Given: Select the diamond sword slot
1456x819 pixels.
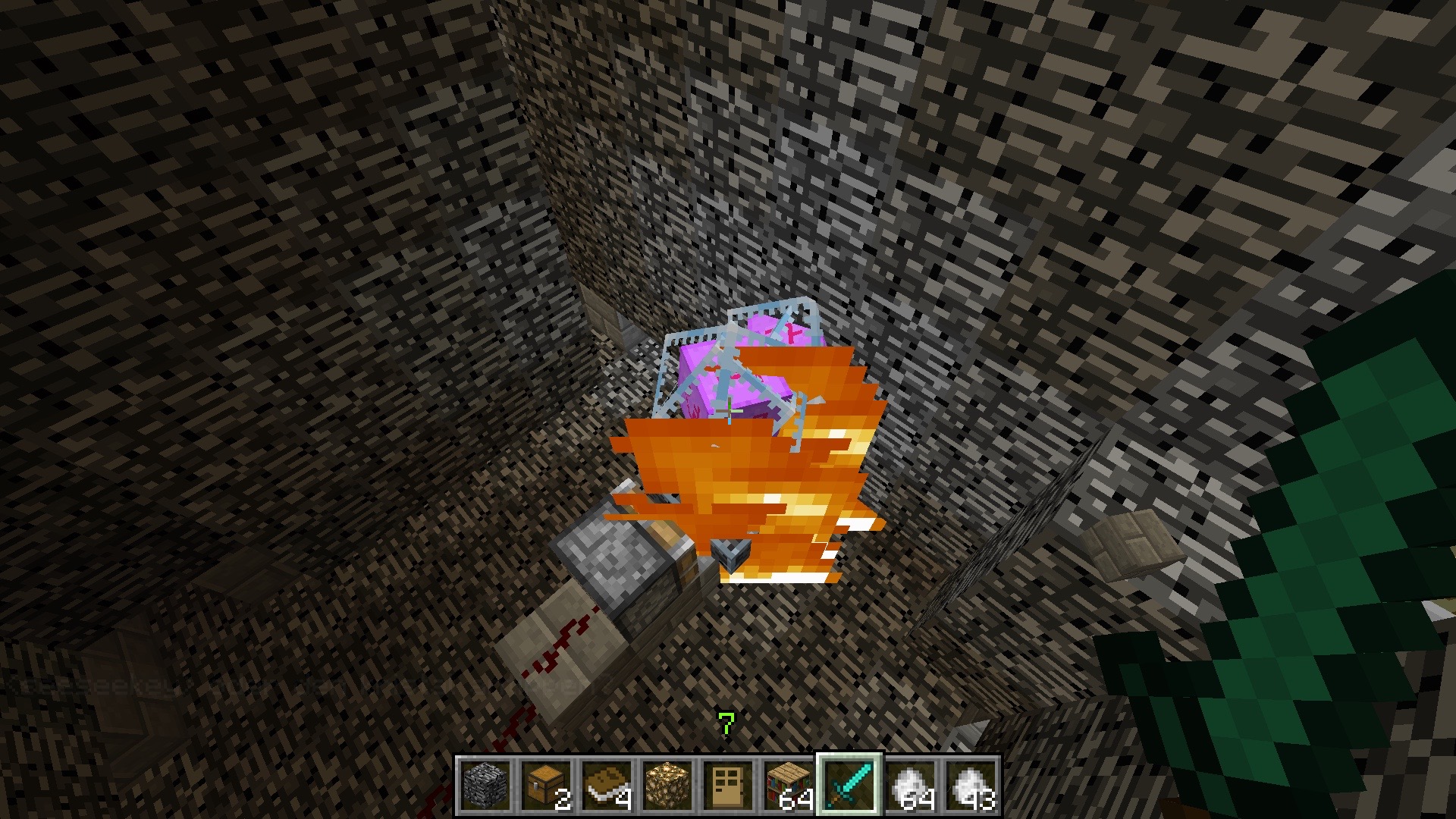Looking at the screenshot, I should click(849, 786).
